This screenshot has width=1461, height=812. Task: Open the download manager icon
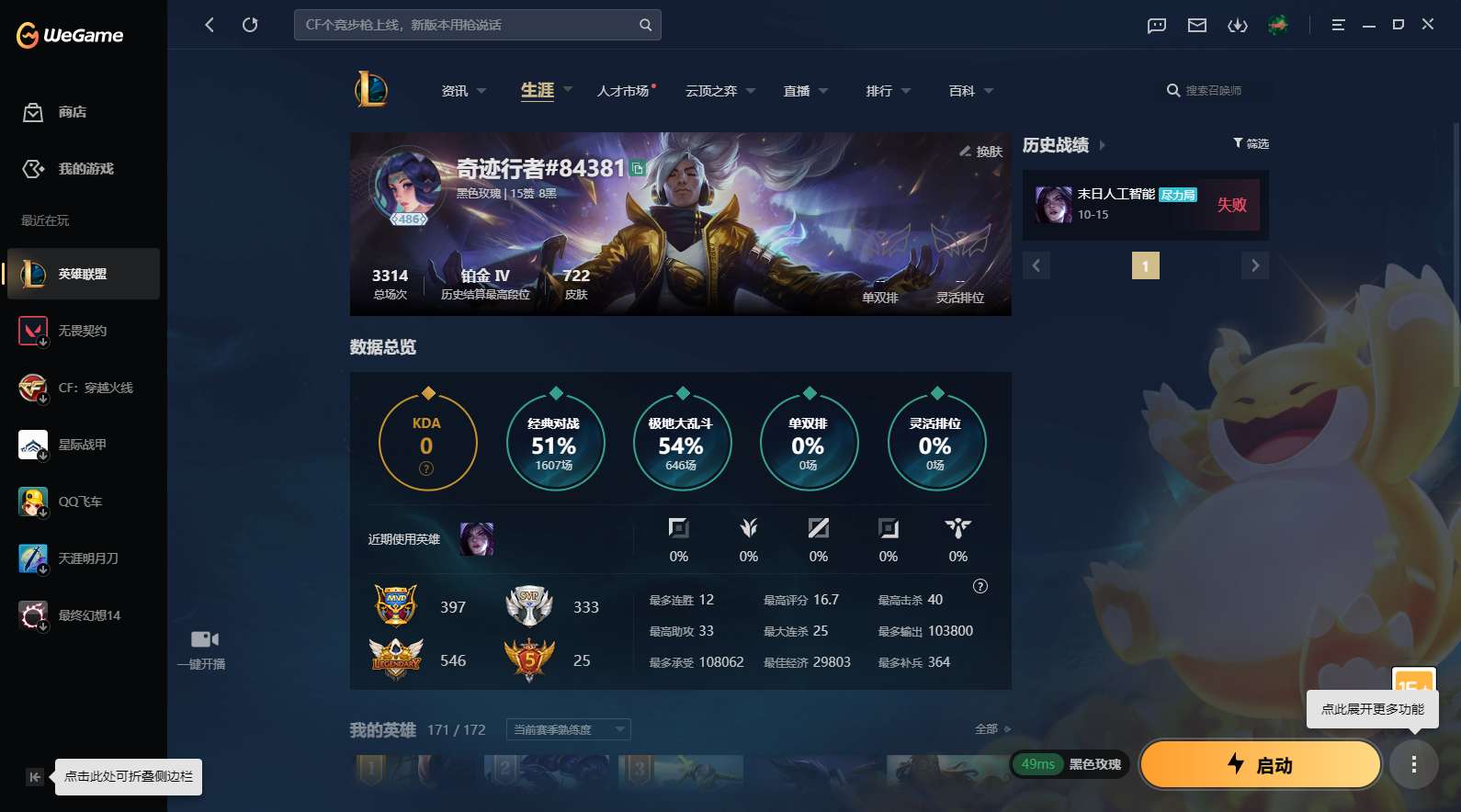[1238, 25]
